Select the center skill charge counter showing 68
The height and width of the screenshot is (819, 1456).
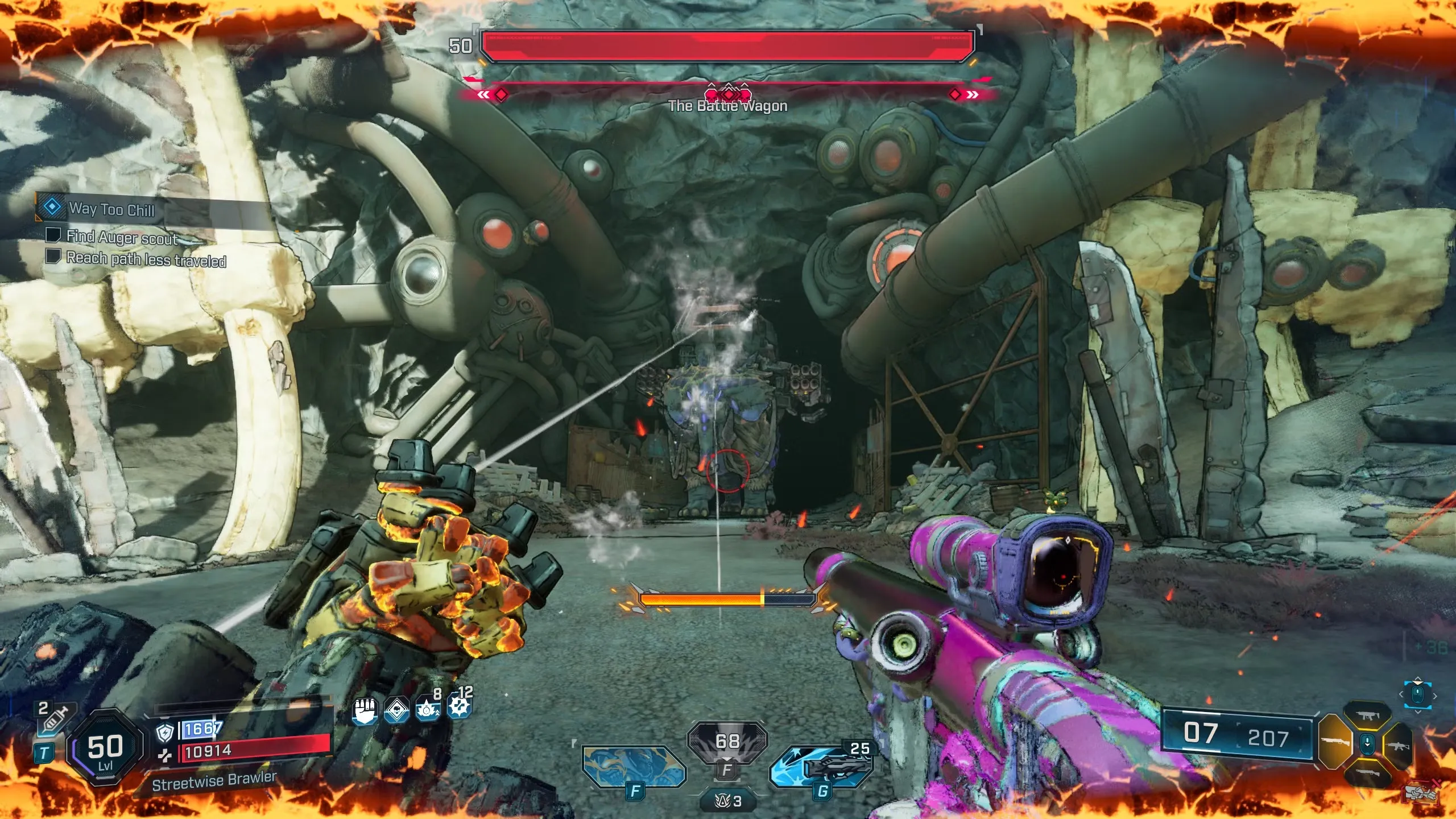click(x=727, y=741)
